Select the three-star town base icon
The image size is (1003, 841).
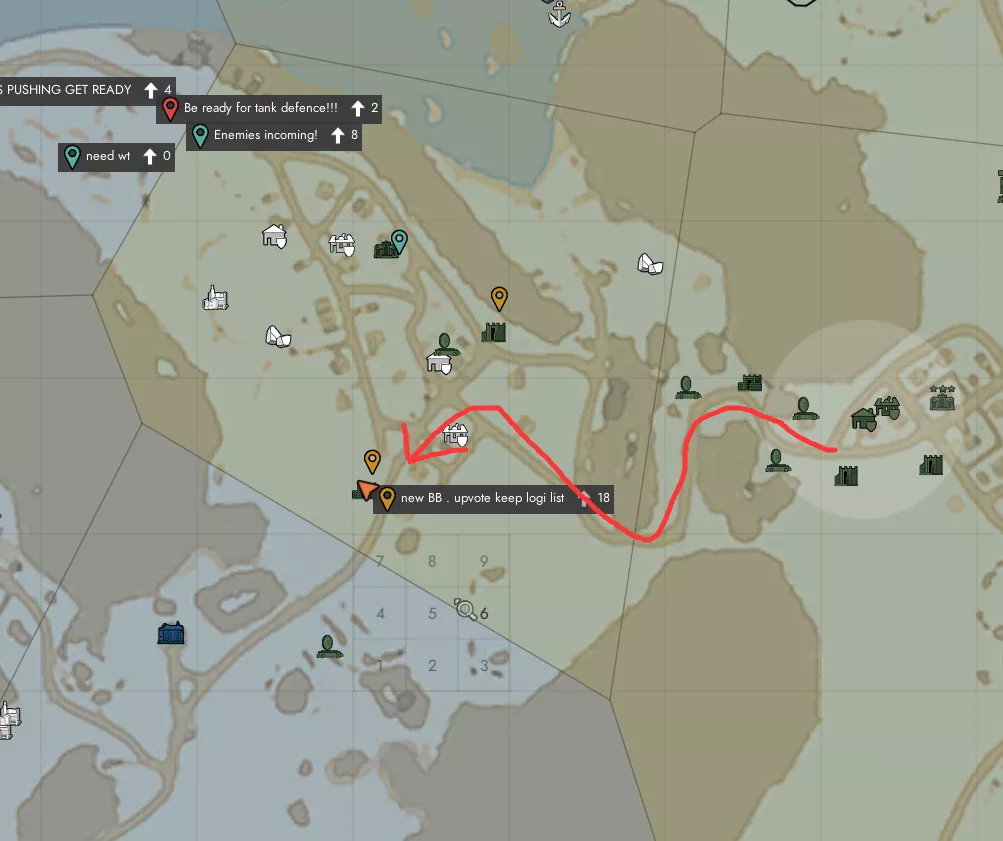(941, 398)
